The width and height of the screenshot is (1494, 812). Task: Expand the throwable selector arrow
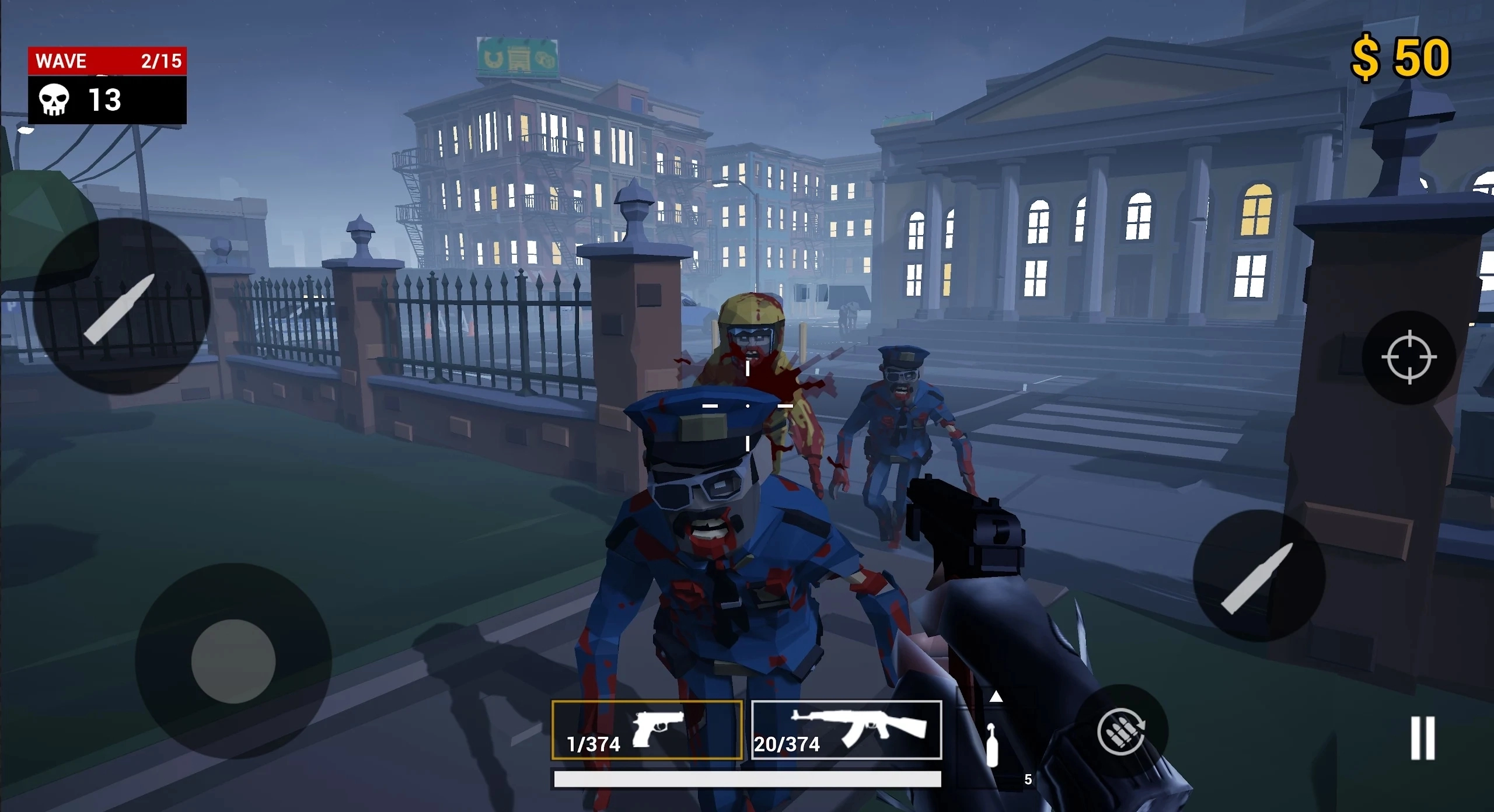click(x=996, y=696)
